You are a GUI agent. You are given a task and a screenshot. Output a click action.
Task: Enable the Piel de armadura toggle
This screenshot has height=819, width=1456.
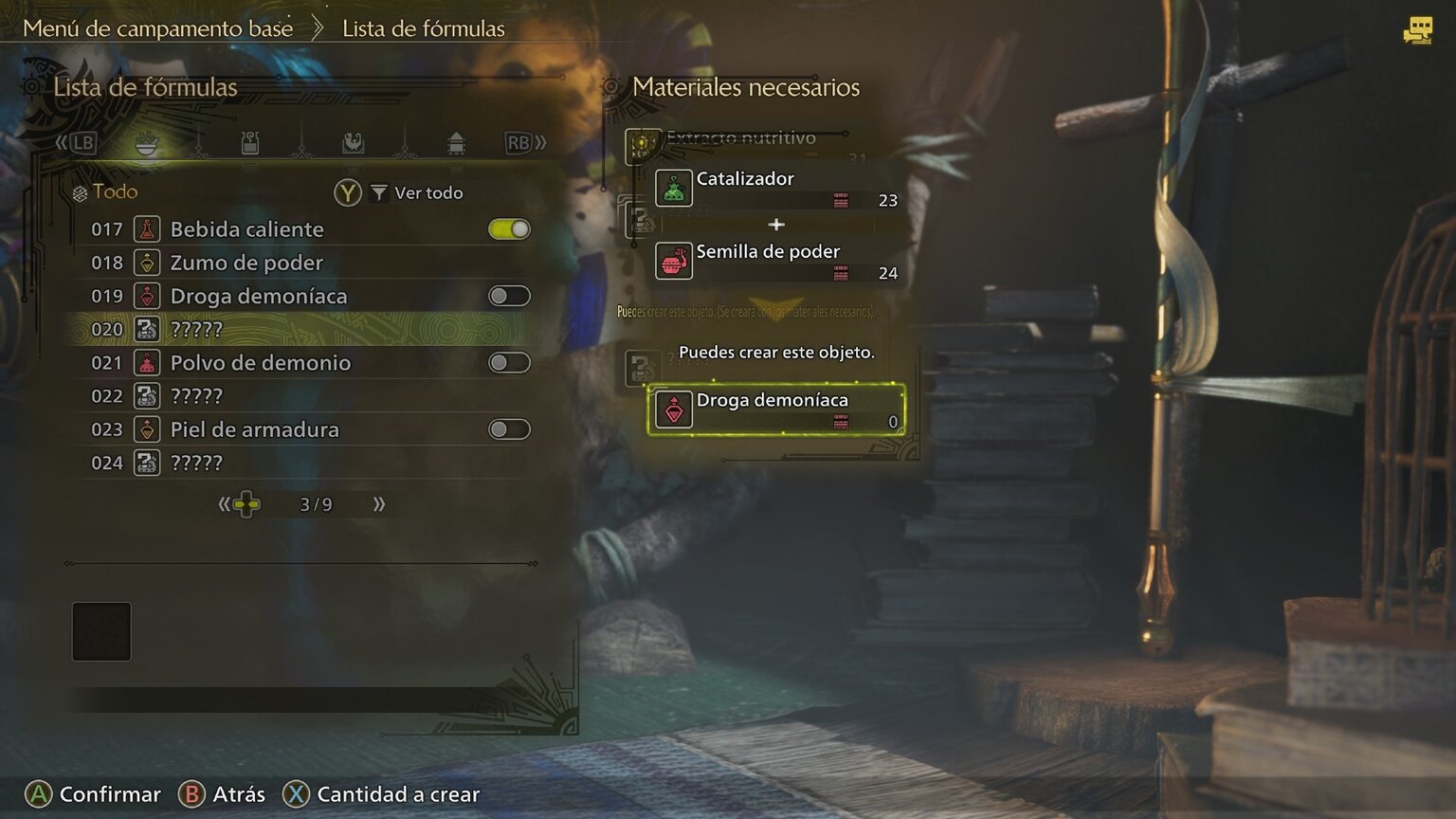(x=508, y=428)
